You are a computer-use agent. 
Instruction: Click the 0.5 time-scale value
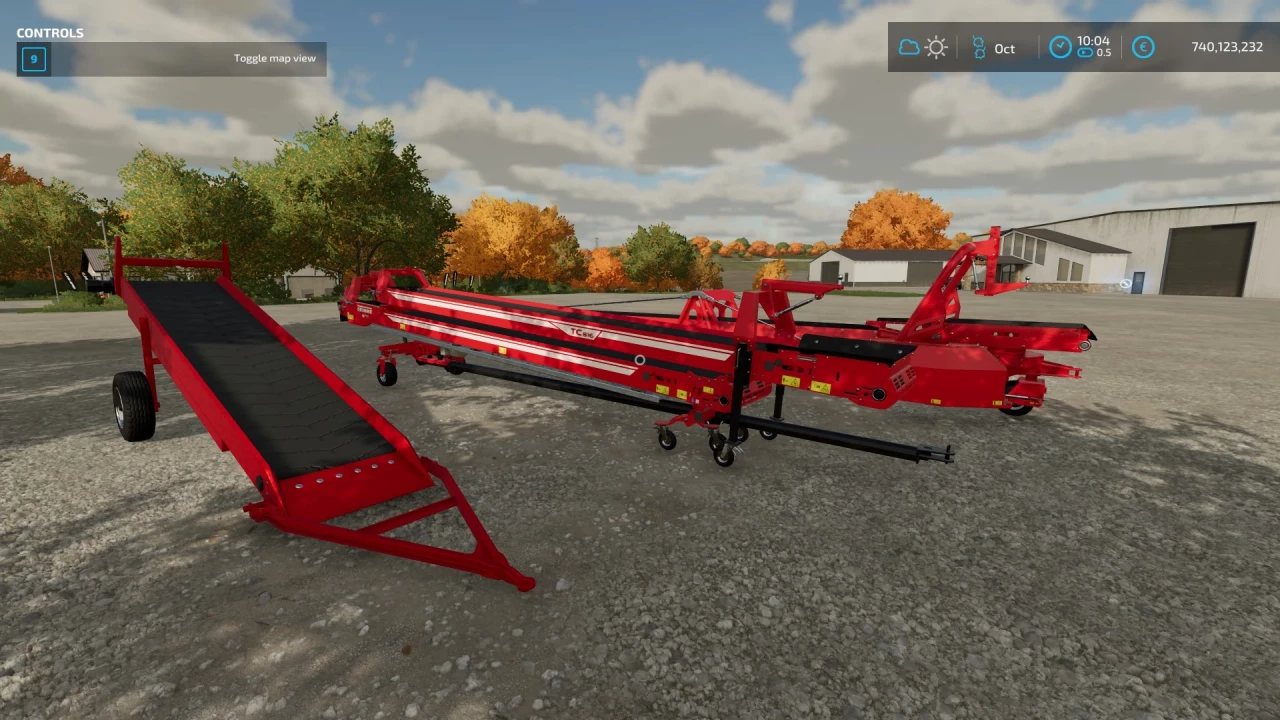[1104, 53]
